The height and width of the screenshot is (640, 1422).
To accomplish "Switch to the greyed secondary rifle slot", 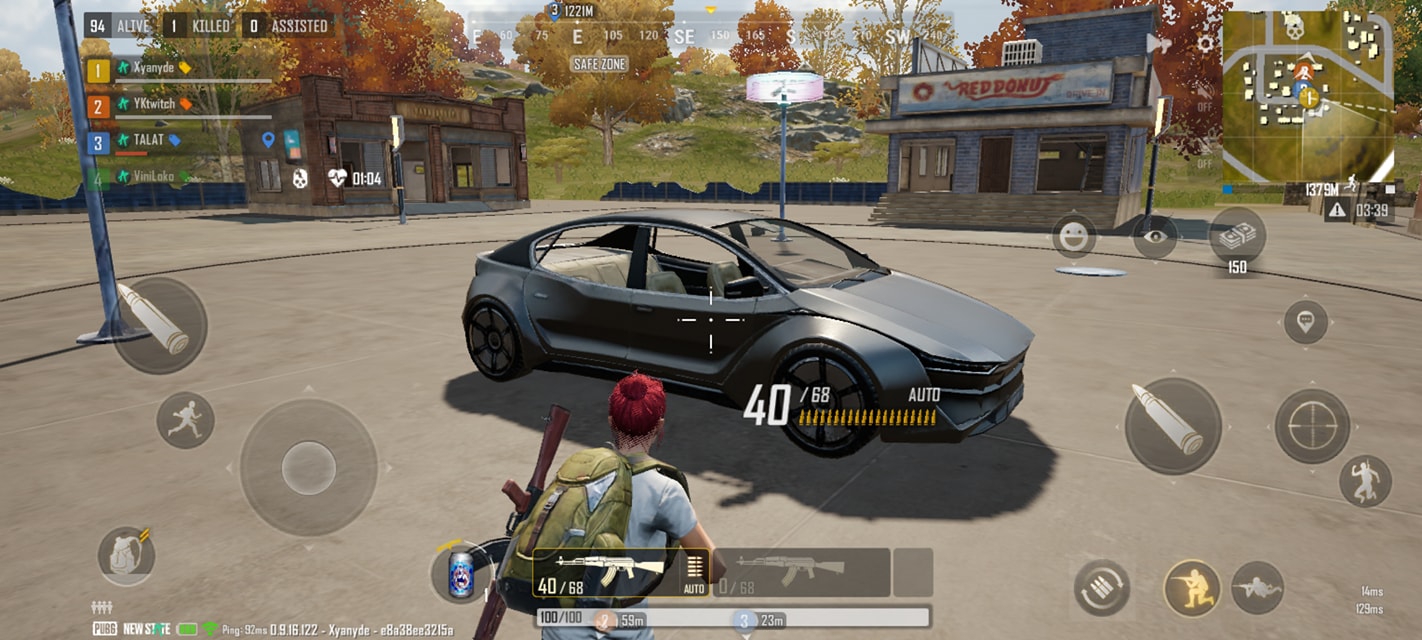I will pyautogui.click(x=798, y=572).
